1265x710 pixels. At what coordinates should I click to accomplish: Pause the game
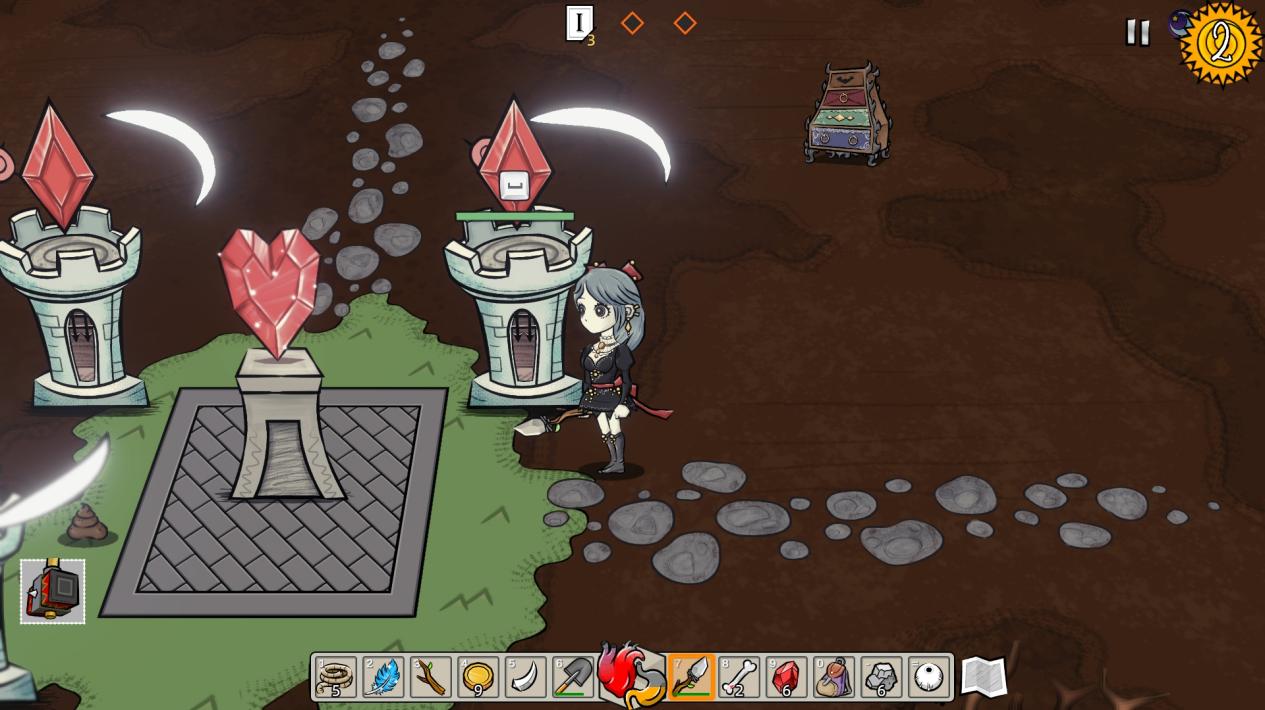click(x=1137, y=32)
